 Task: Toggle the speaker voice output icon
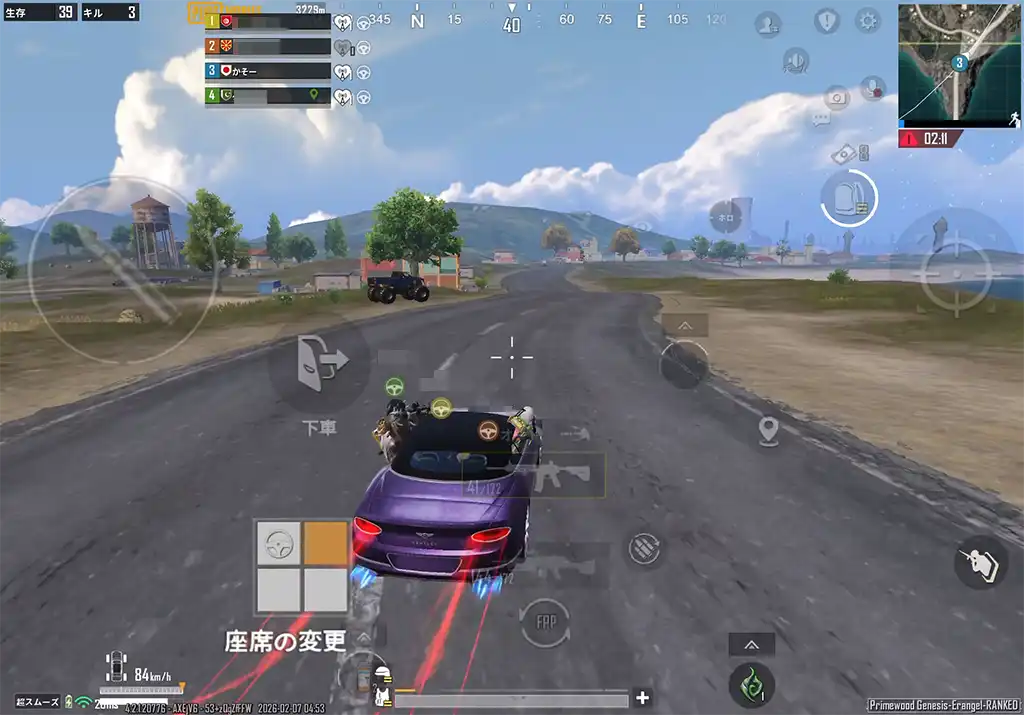pyautogui.click(x=796, y=62)
